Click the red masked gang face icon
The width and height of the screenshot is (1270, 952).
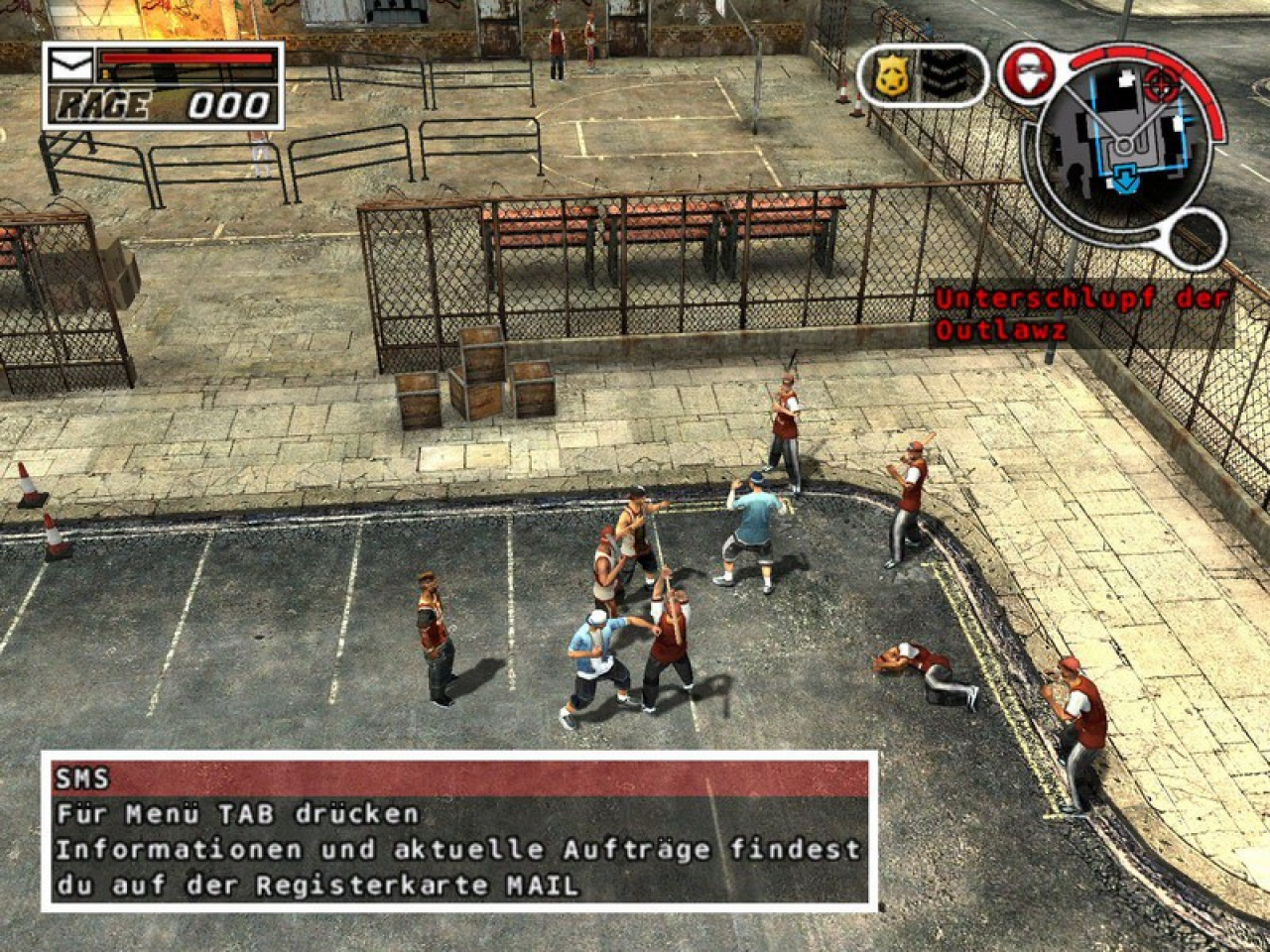click(1021, 72)
